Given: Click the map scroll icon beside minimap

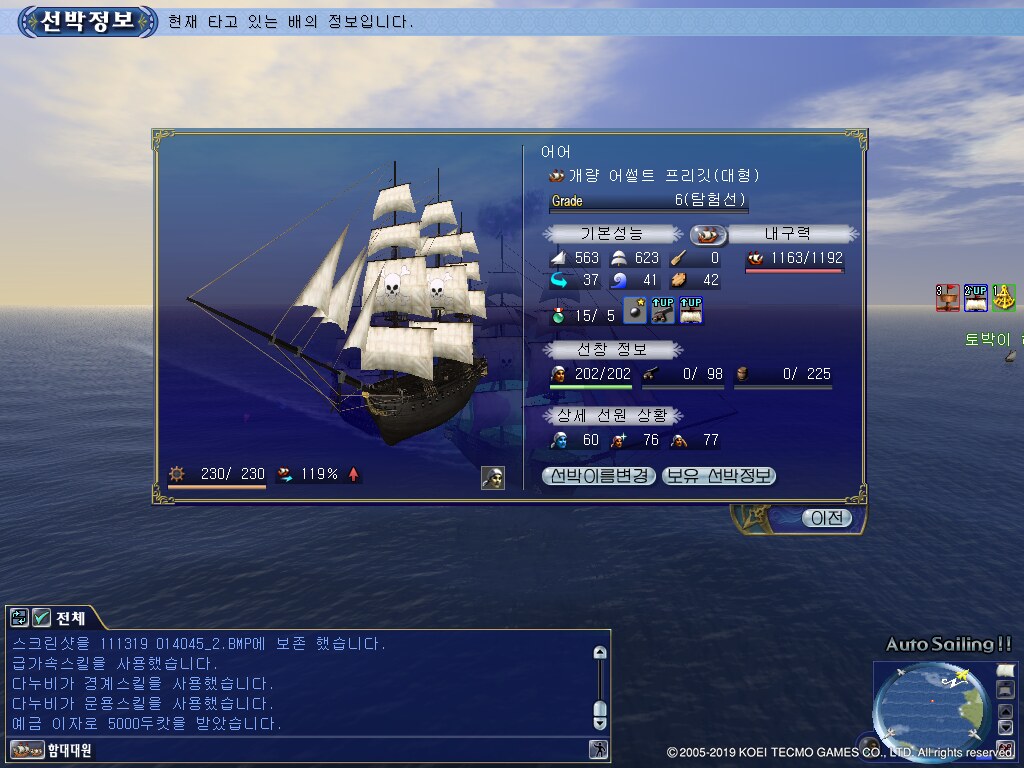Looking at the screenshot, I should [x=1005, y=670].
